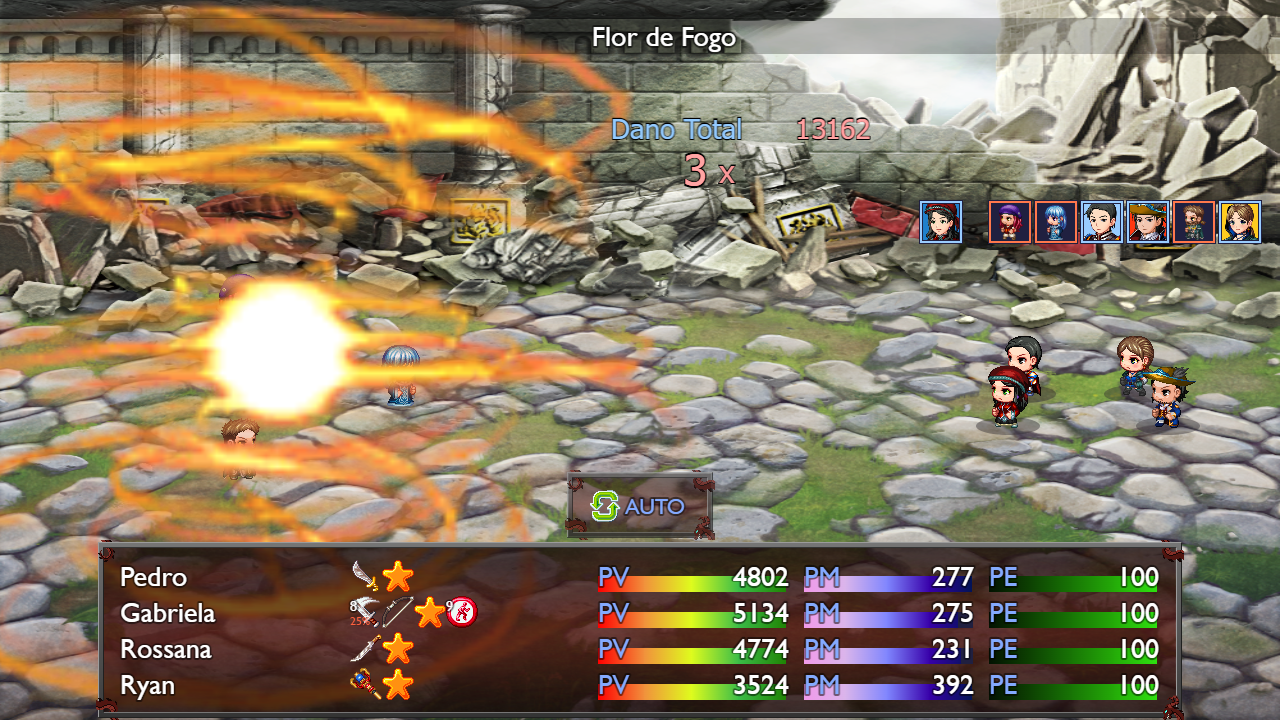Inspect Gabriela's bow status icon
The height and width of the screenshot is (720, 1280).
click(x=397, y=612)
